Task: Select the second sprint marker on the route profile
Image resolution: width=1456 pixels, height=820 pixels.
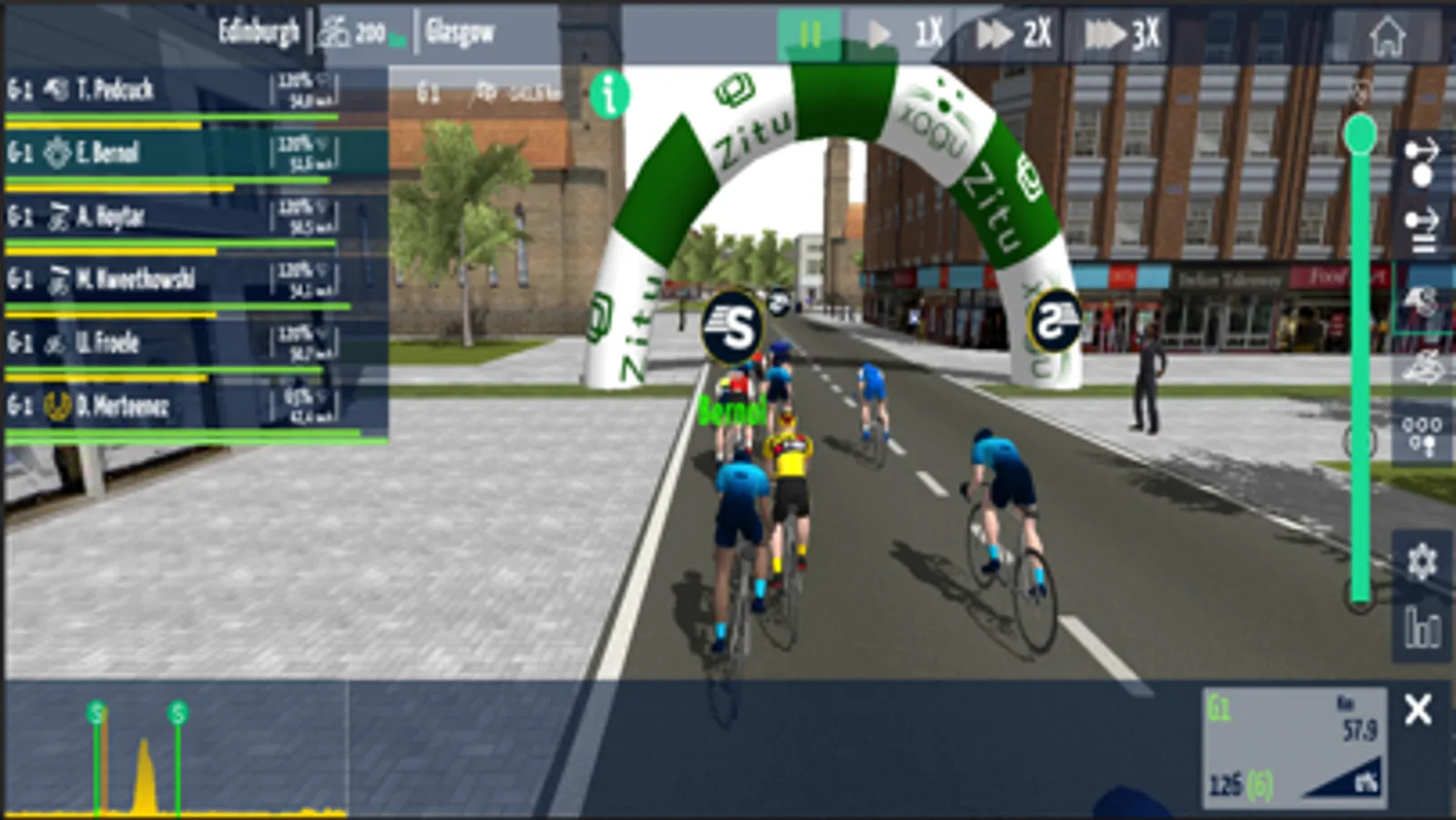Action: click(178, 713)
